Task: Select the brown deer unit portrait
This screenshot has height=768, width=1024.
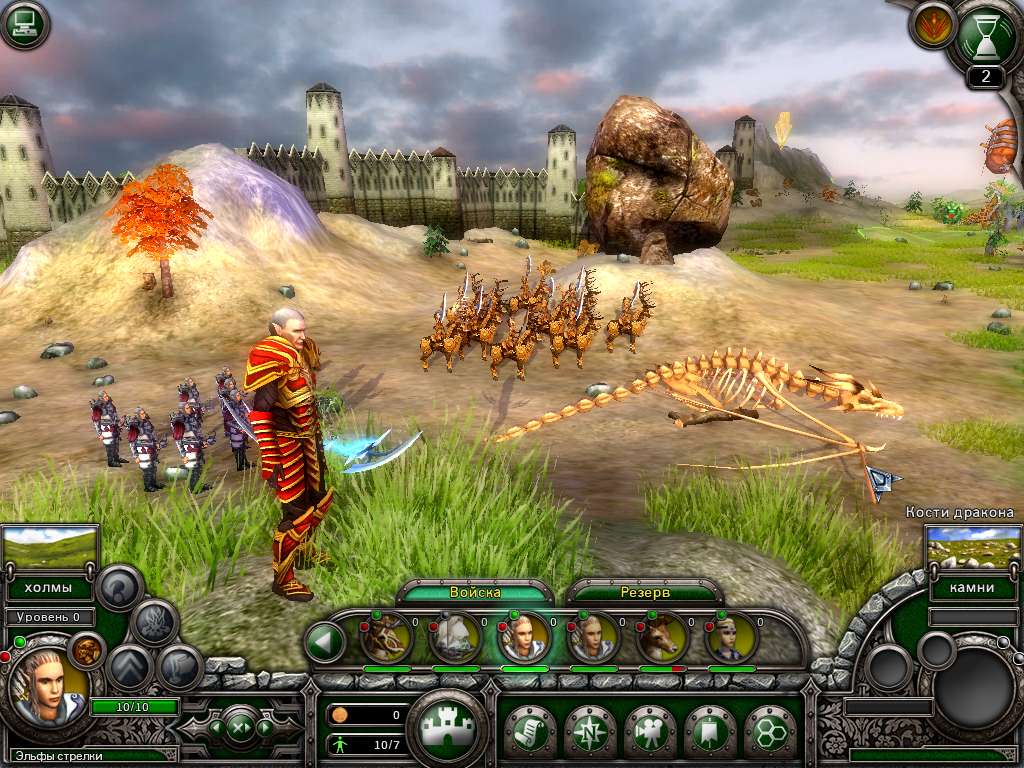Action: tap(662, 637)
